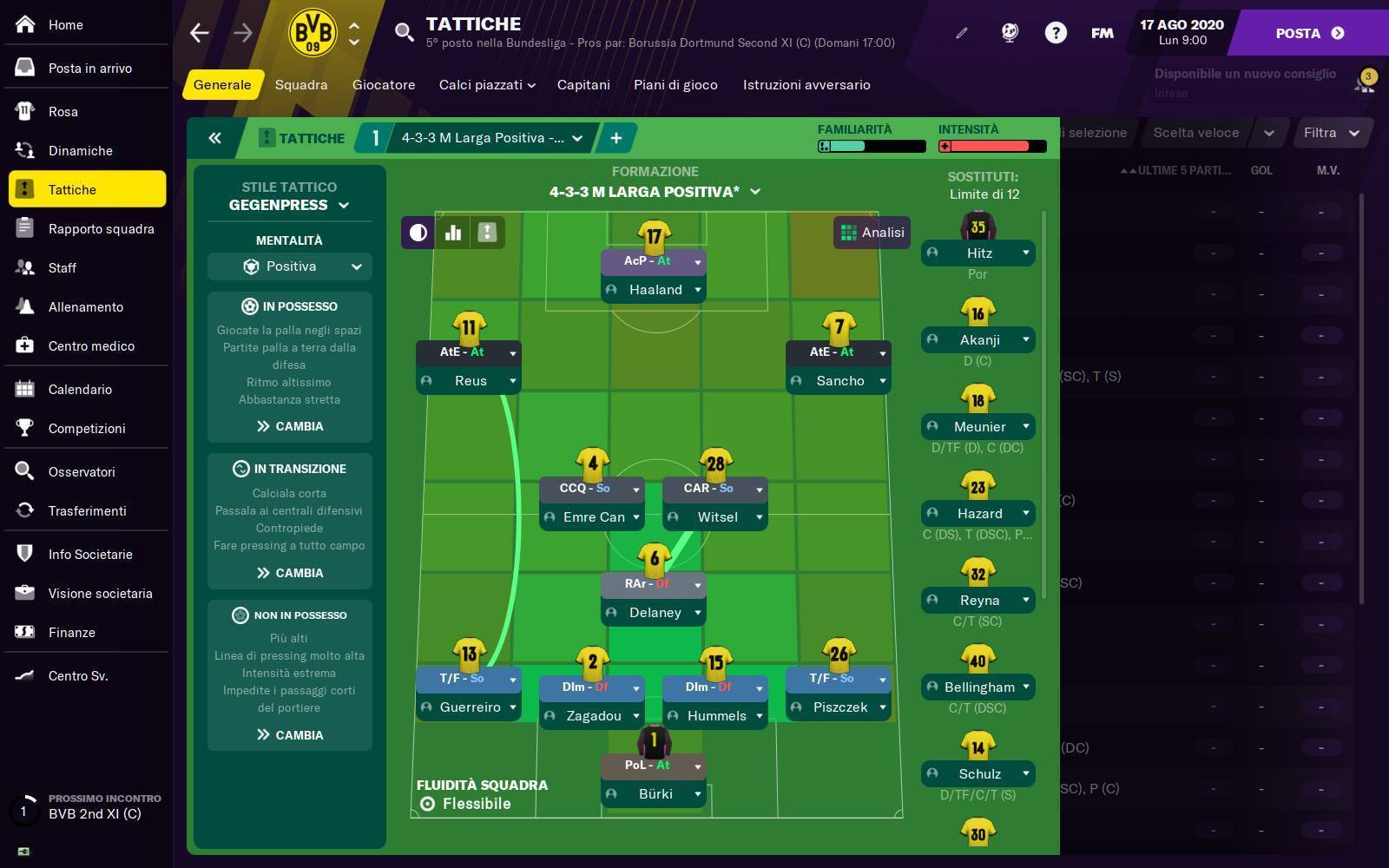This screenshot has height=868, width=1389.
Task: Click the search magnifier next to TATTICHE
Action: [x=403, y=33]
